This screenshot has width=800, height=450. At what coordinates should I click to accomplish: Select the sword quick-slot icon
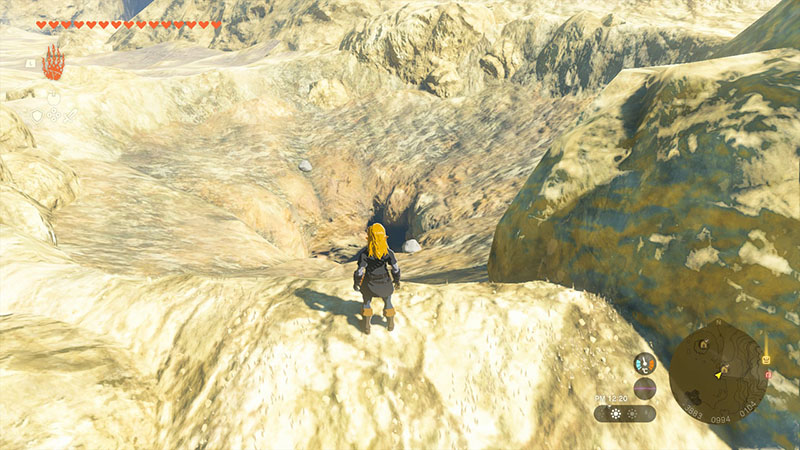[70, 116]
